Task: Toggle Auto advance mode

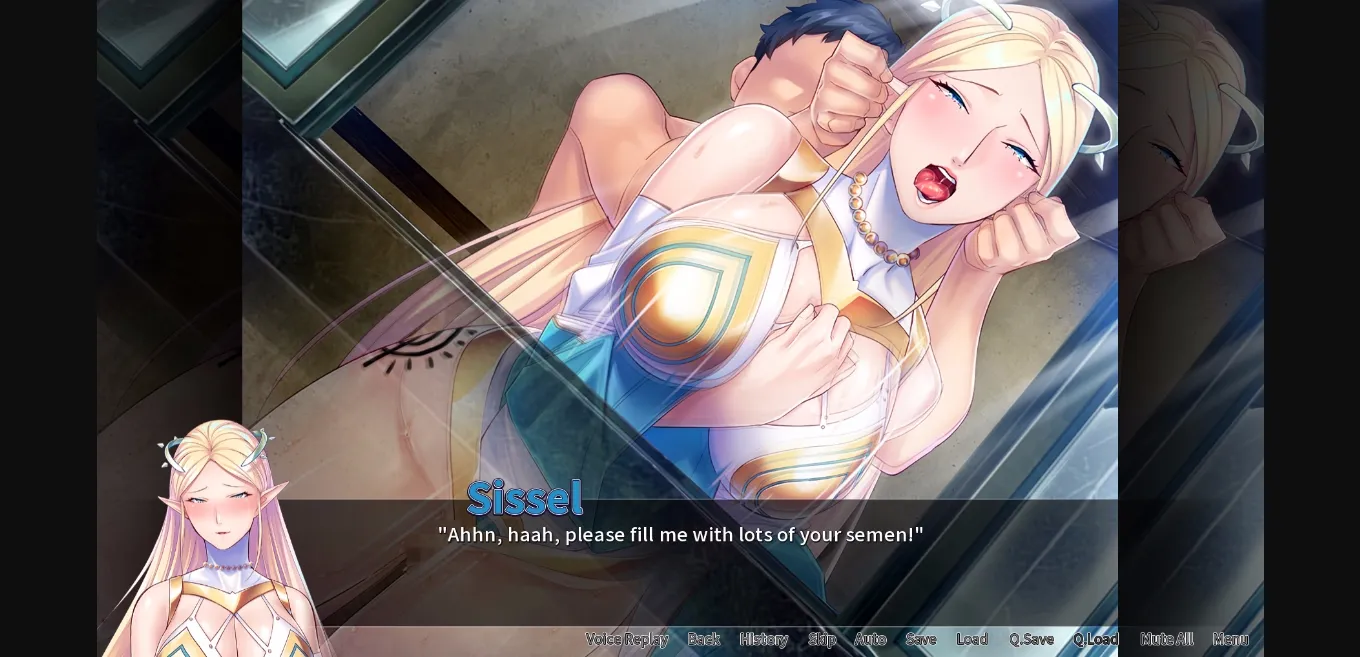Action: point(870,639)
